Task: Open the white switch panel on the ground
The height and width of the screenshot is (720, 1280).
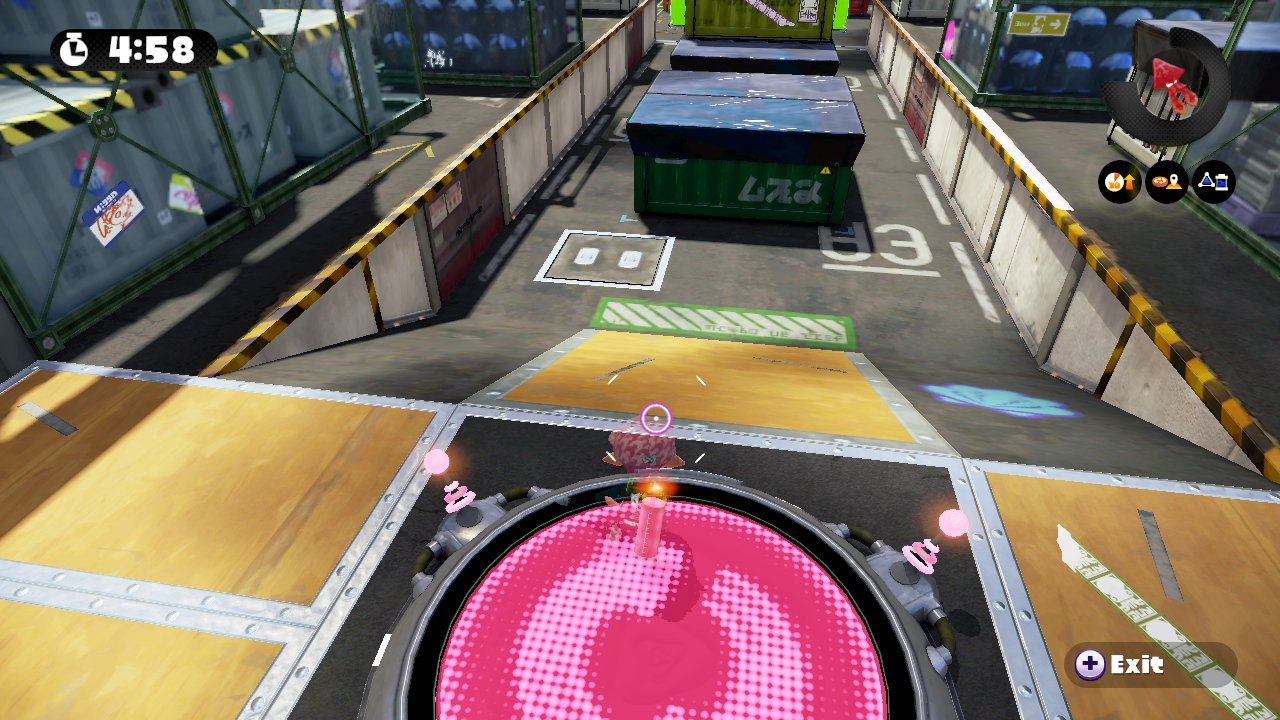Action: point(609,257)
